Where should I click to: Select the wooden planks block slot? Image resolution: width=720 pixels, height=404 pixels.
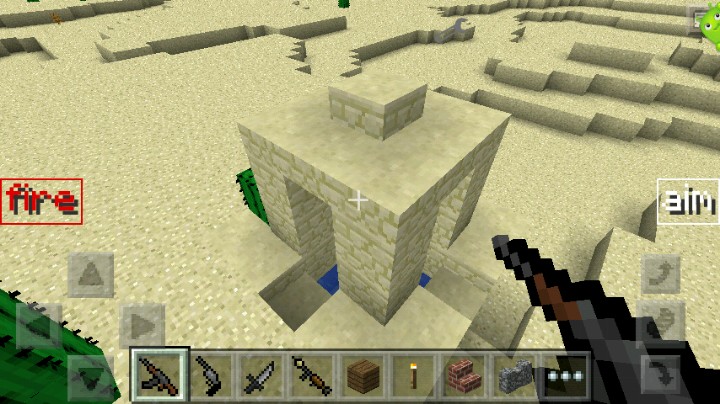pos(363,375)
